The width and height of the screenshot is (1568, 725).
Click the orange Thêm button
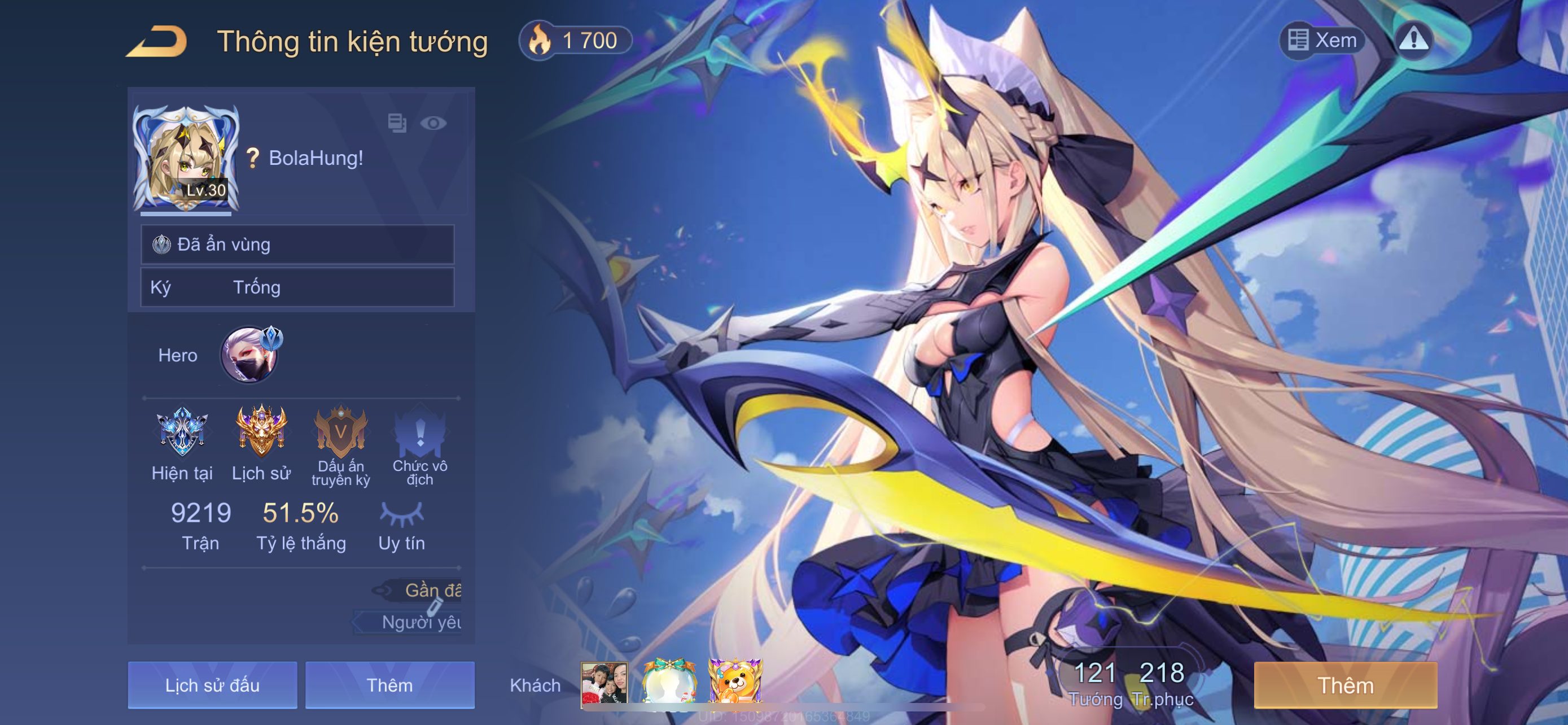point(1345,685)
